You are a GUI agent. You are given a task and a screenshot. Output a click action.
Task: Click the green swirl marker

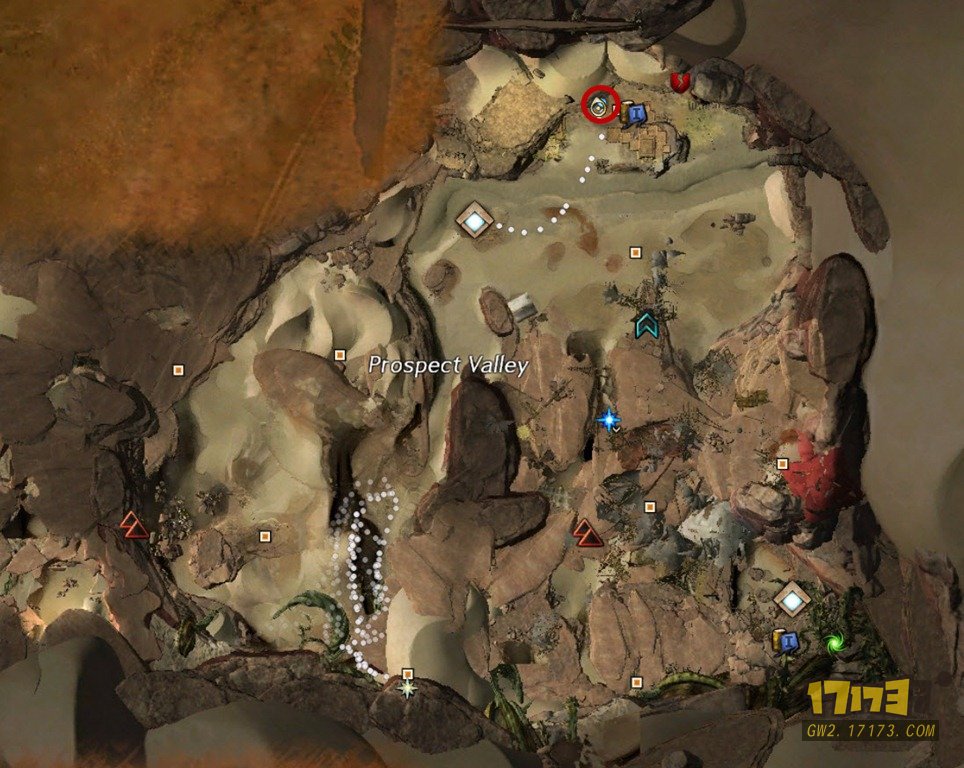[832, 643]
